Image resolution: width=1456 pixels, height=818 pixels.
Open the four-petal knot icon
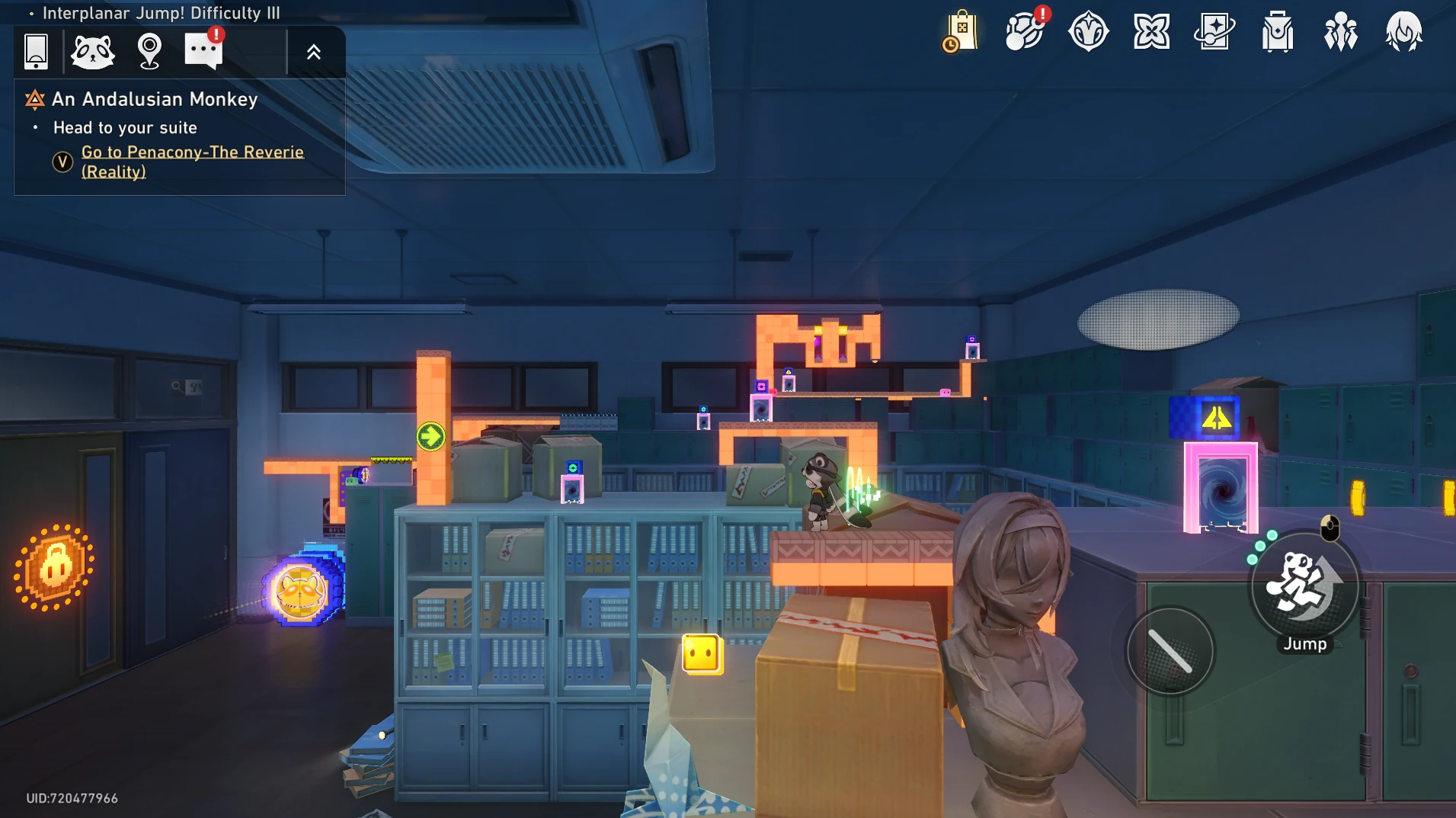click(x=1151, y=32)
